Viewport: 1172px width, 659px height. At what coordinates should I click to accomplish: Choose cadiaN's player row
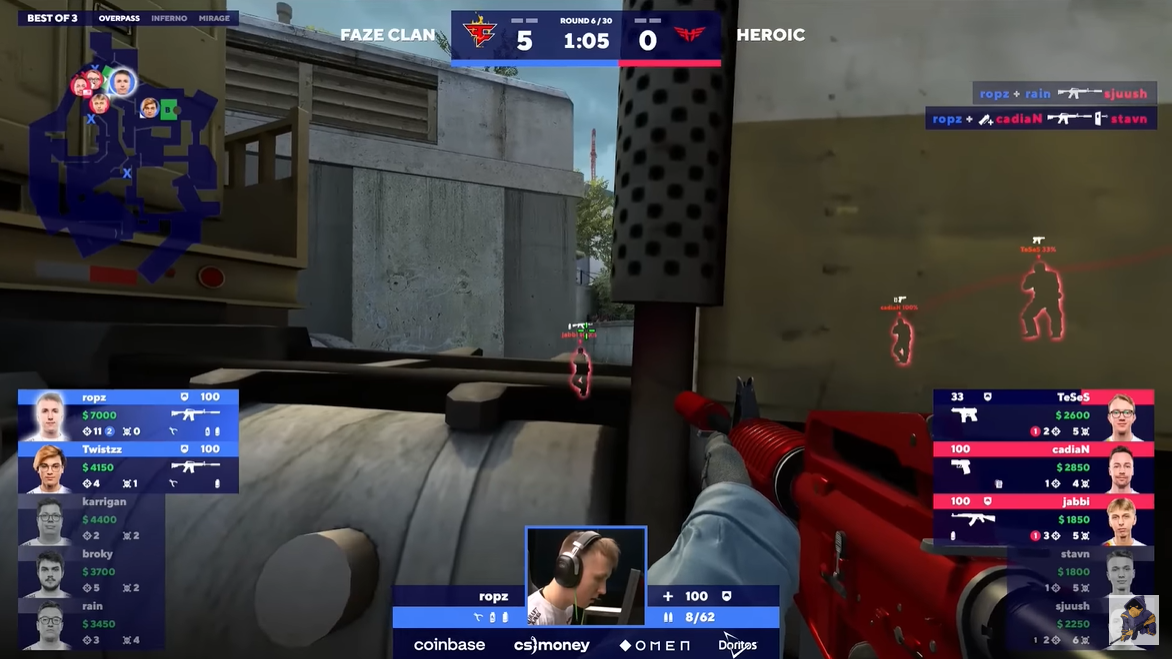[x=1043, y=466]
